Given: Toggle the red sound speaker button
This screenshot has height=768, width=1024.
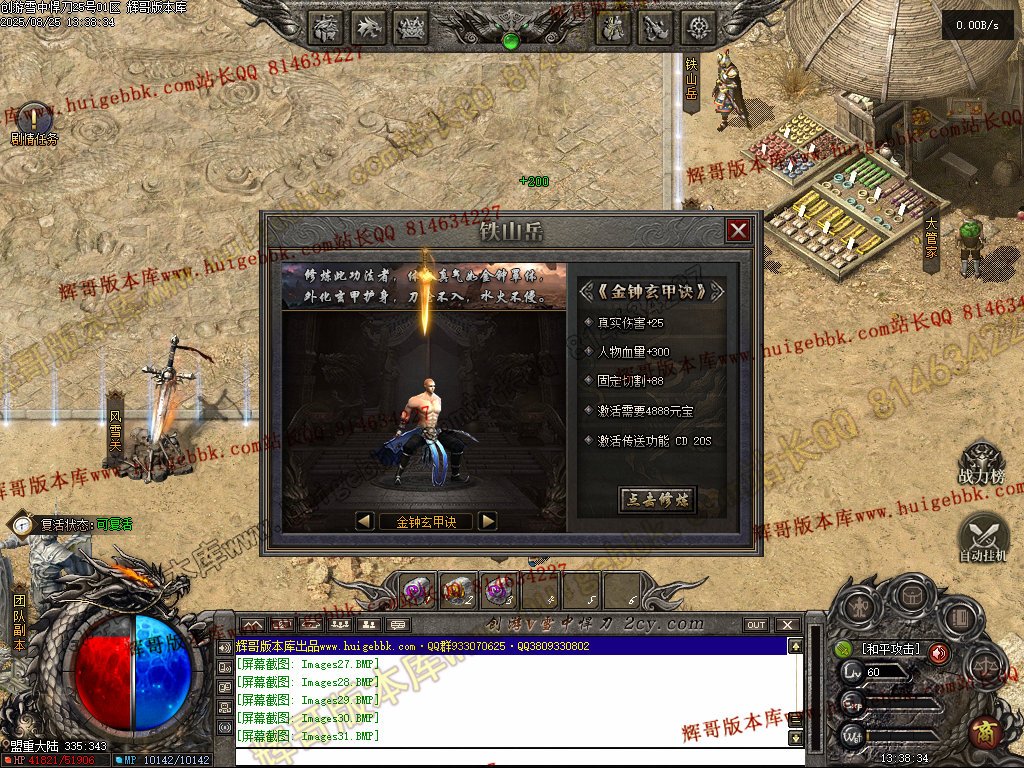Looking at the screenshot, I should [939, 653].
